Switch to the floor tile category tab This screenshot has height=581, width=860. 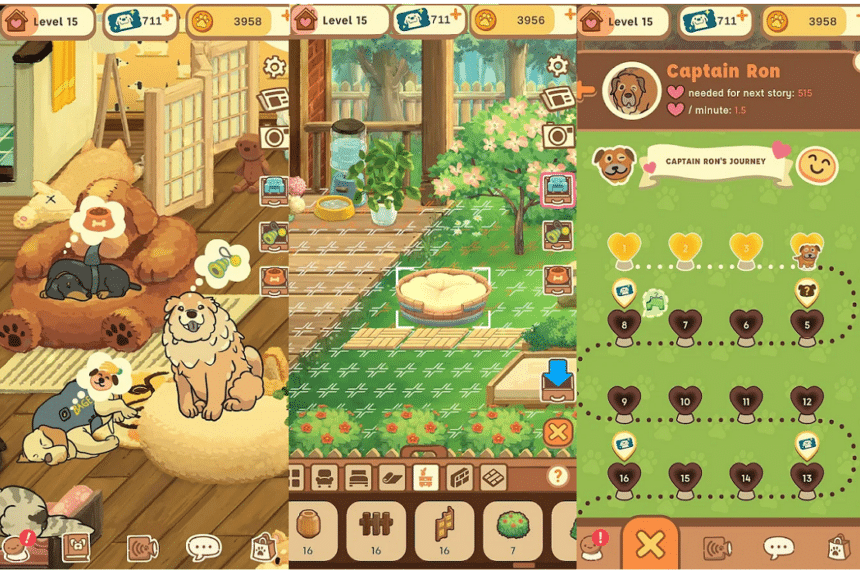pyautogui.click(x=493, y=478)
